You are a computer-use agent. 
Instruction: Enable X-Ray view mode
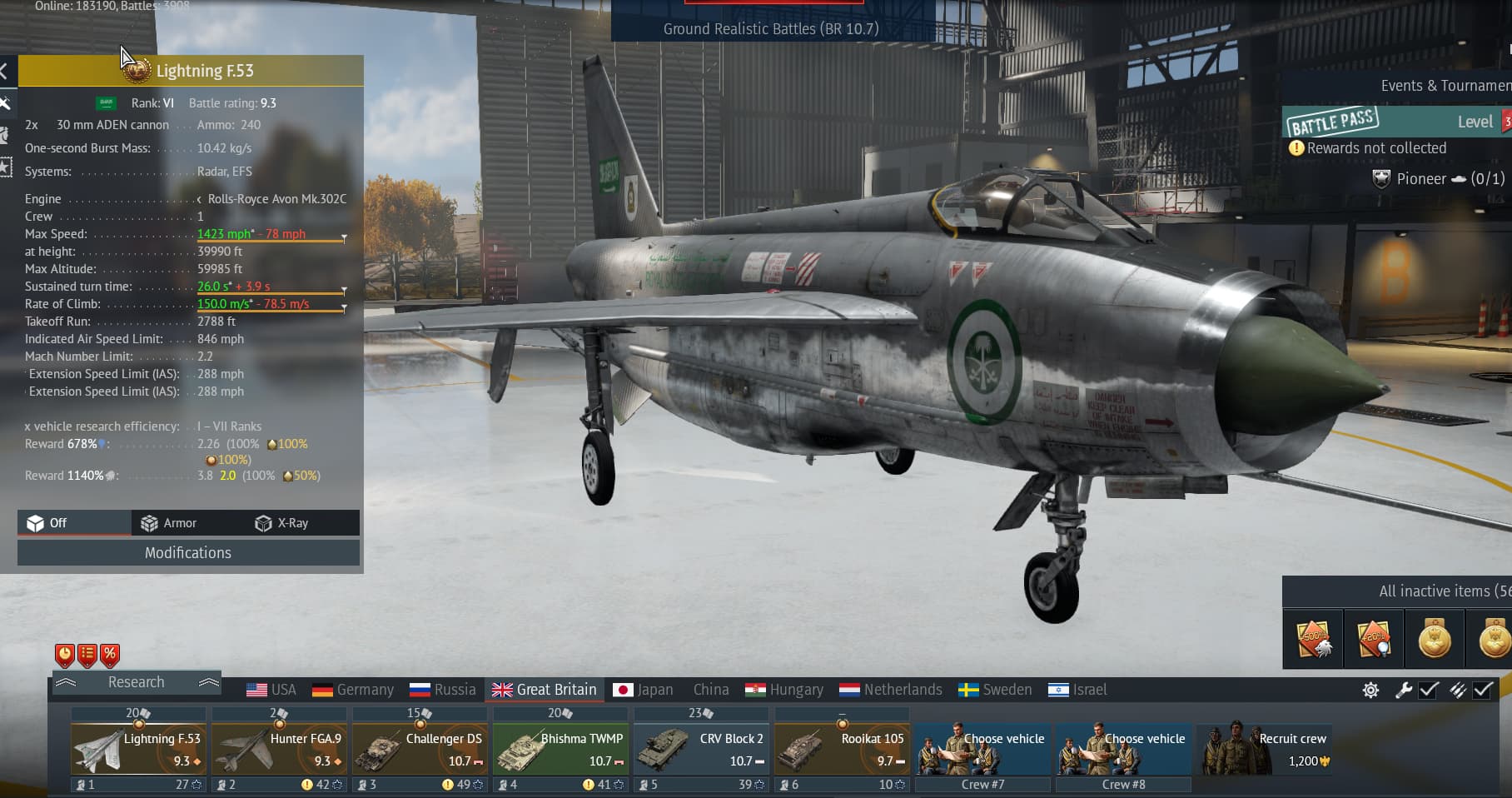pyautogui.click(x=282, y=523)
